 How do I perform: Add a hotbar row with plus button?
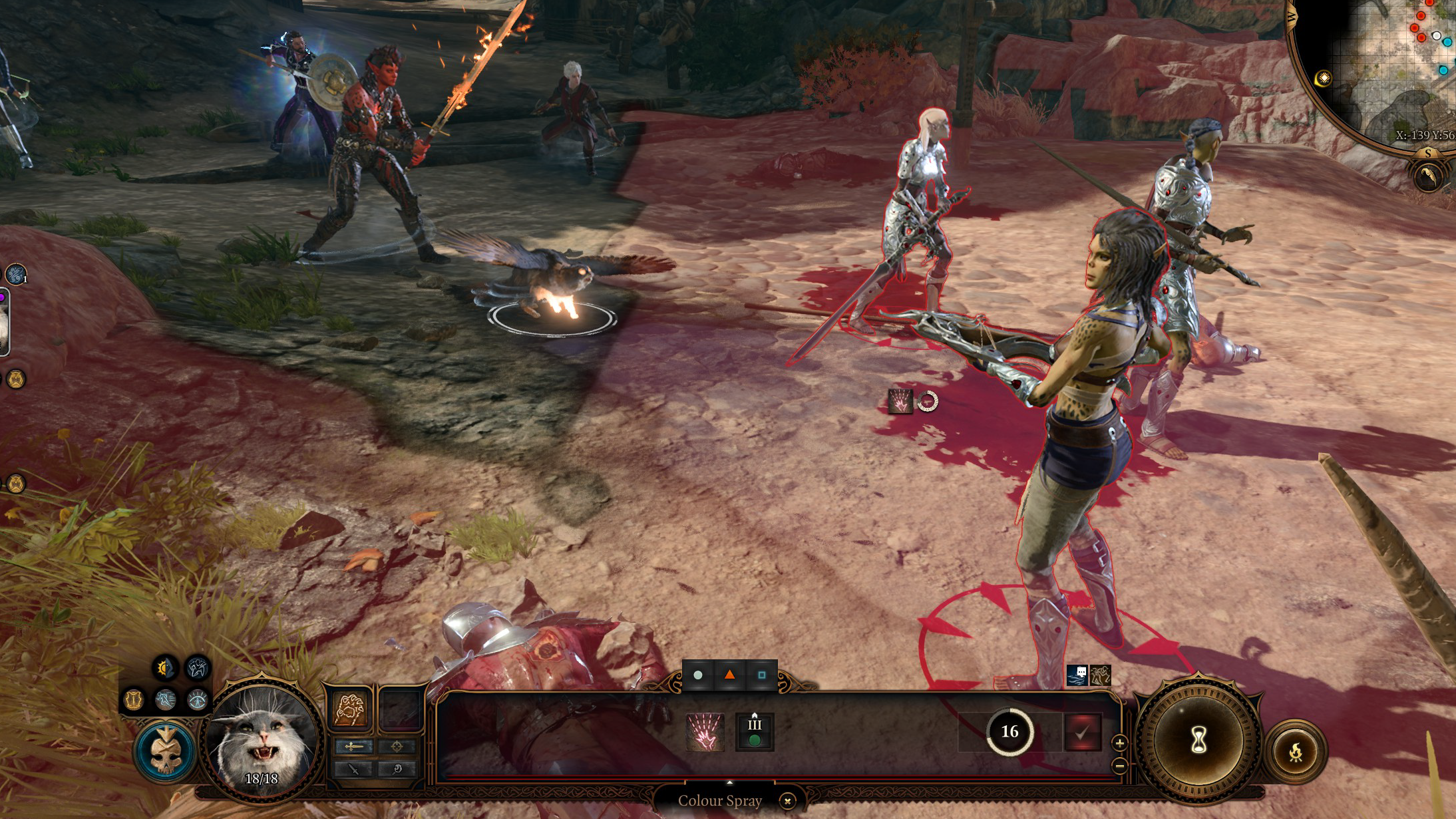(x=1120, y=743)
